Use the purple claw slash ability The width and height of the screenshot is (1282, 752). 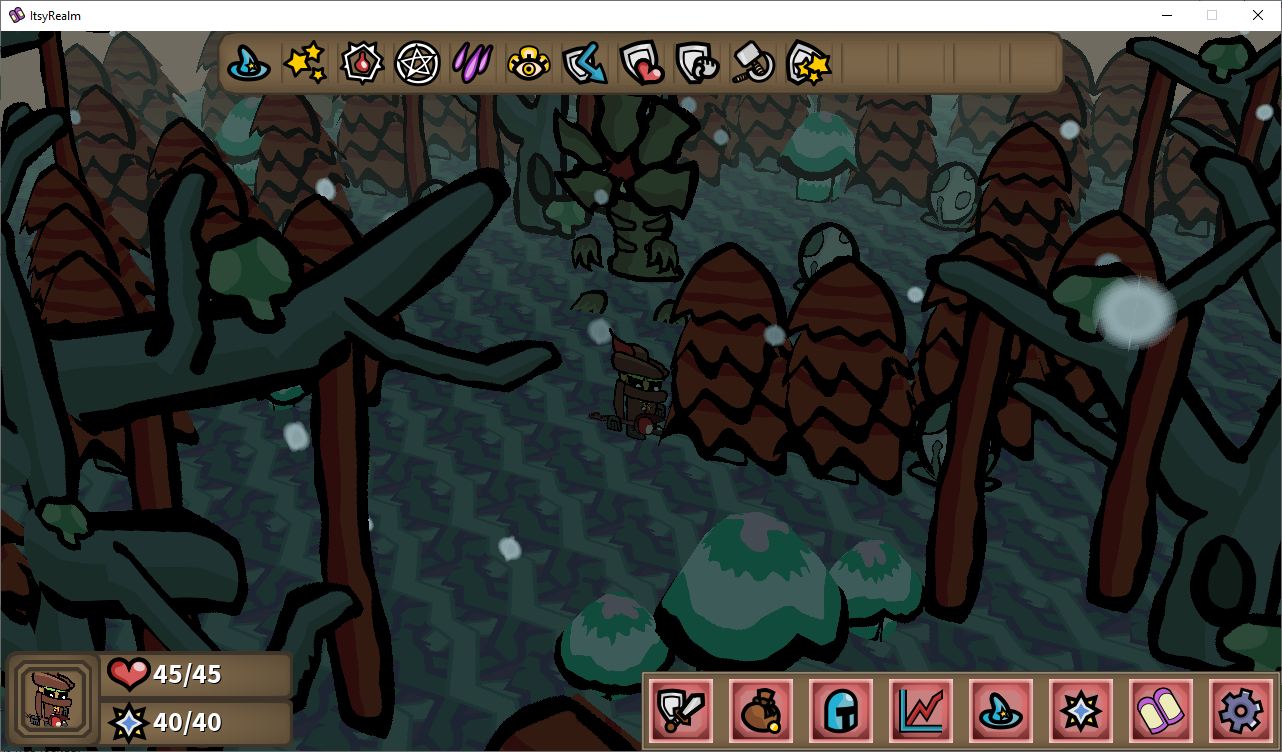pyautogui.click(x=472, y=63)
